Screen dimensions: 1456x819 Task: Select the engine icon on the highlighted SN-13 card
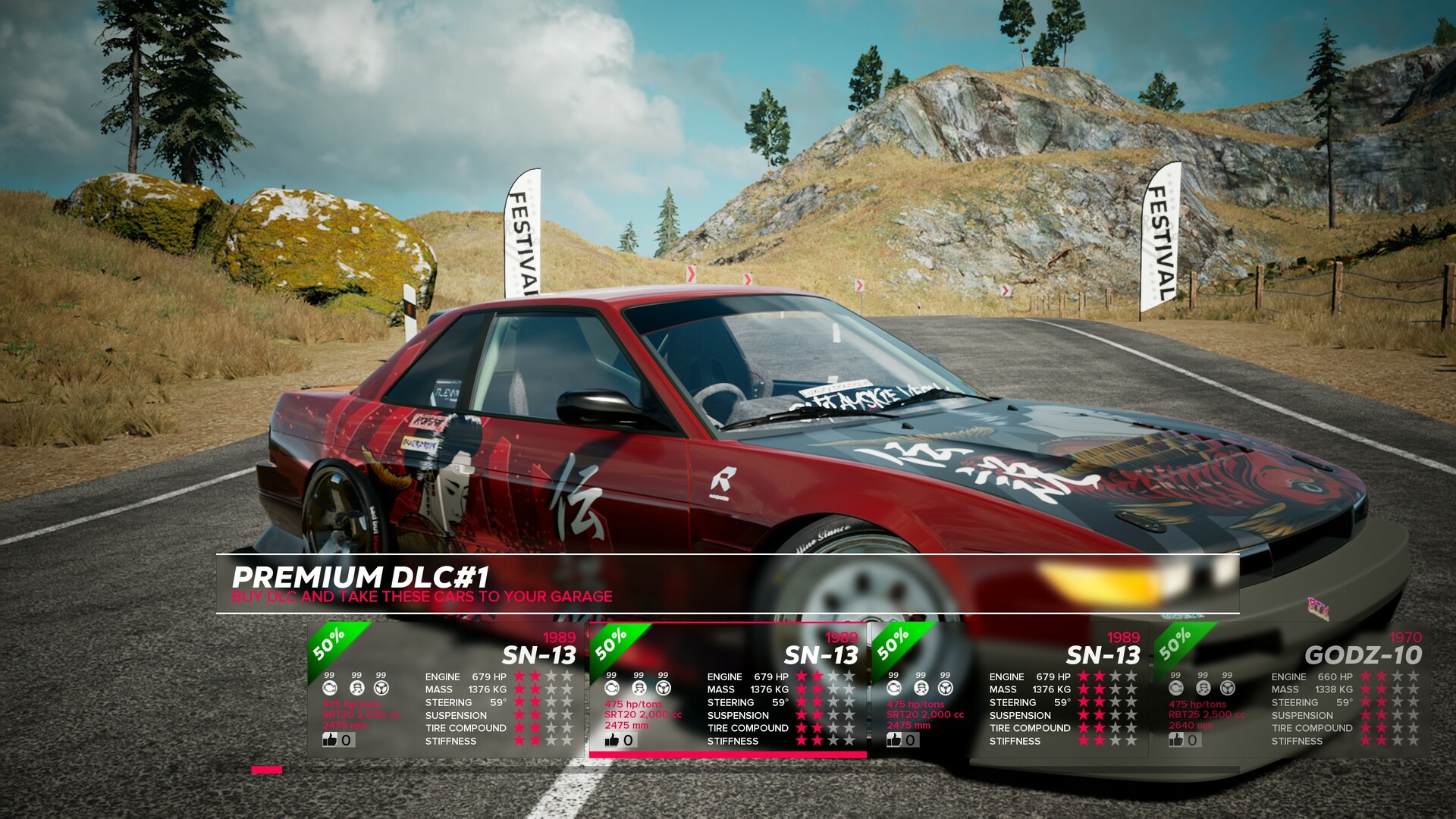pyautogui.click(x=611, y=687)
